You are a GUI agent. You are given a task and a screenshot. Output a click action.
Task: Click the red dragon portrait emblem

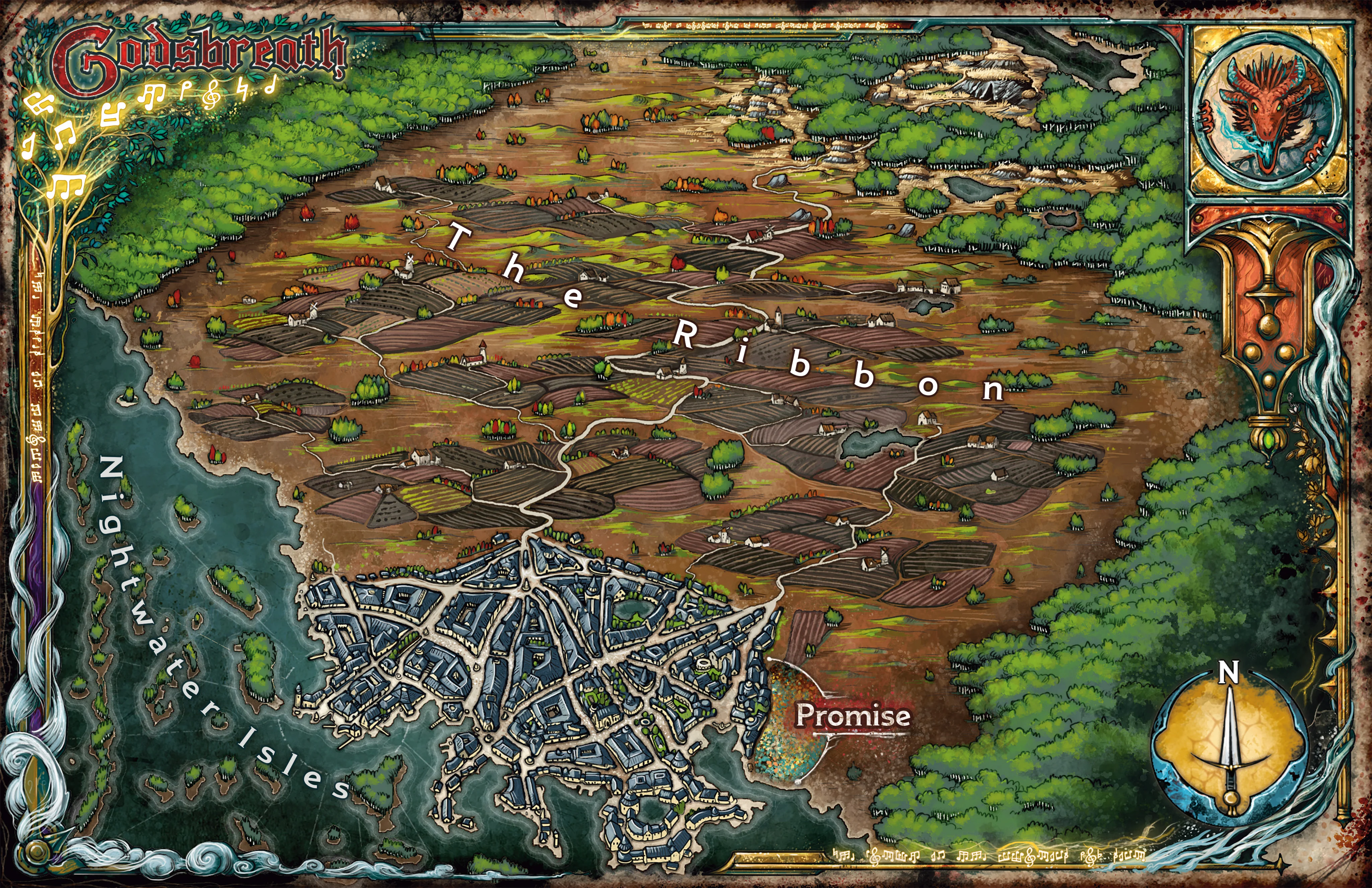click(1268, 113)
